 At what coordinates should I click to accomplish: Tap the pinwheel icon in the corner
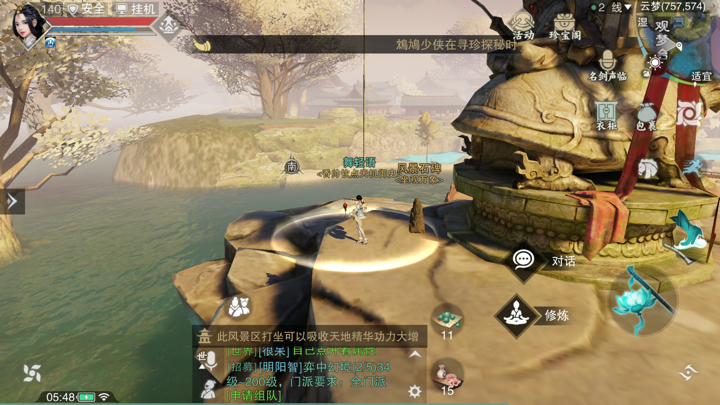click(x=32, y=373)
